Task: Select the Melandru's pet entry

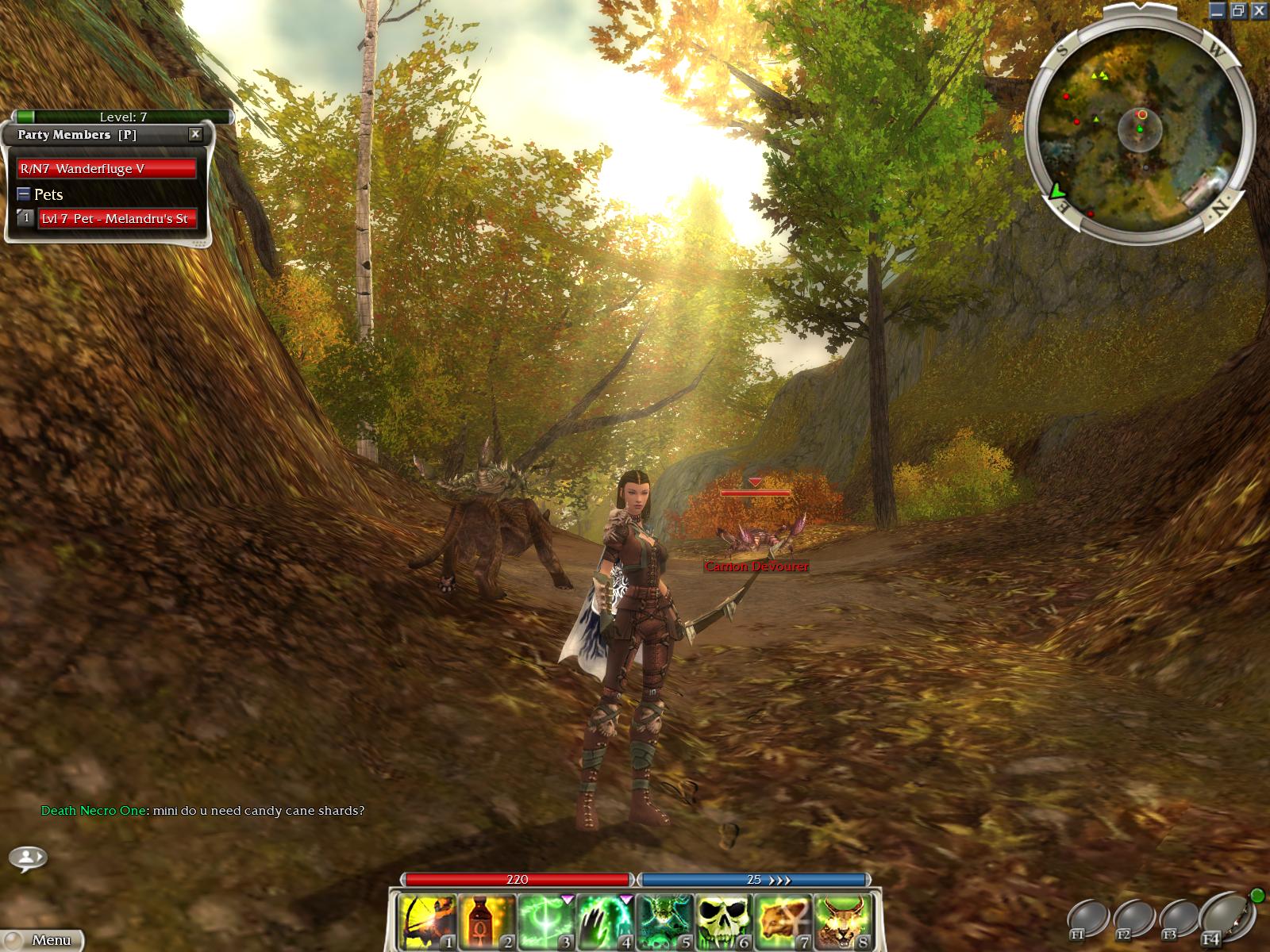Action: click(117, 219)
